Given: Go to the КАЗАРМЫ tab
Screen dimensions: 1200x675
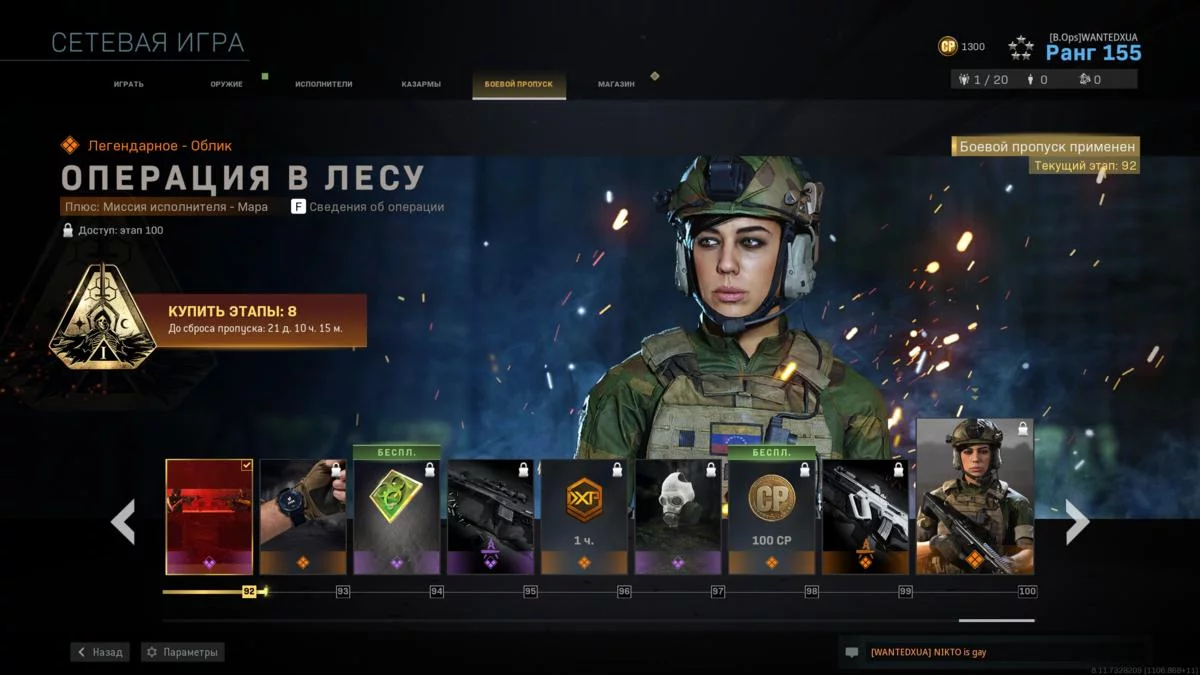Looking at the screenshot, I should point(421,84).
